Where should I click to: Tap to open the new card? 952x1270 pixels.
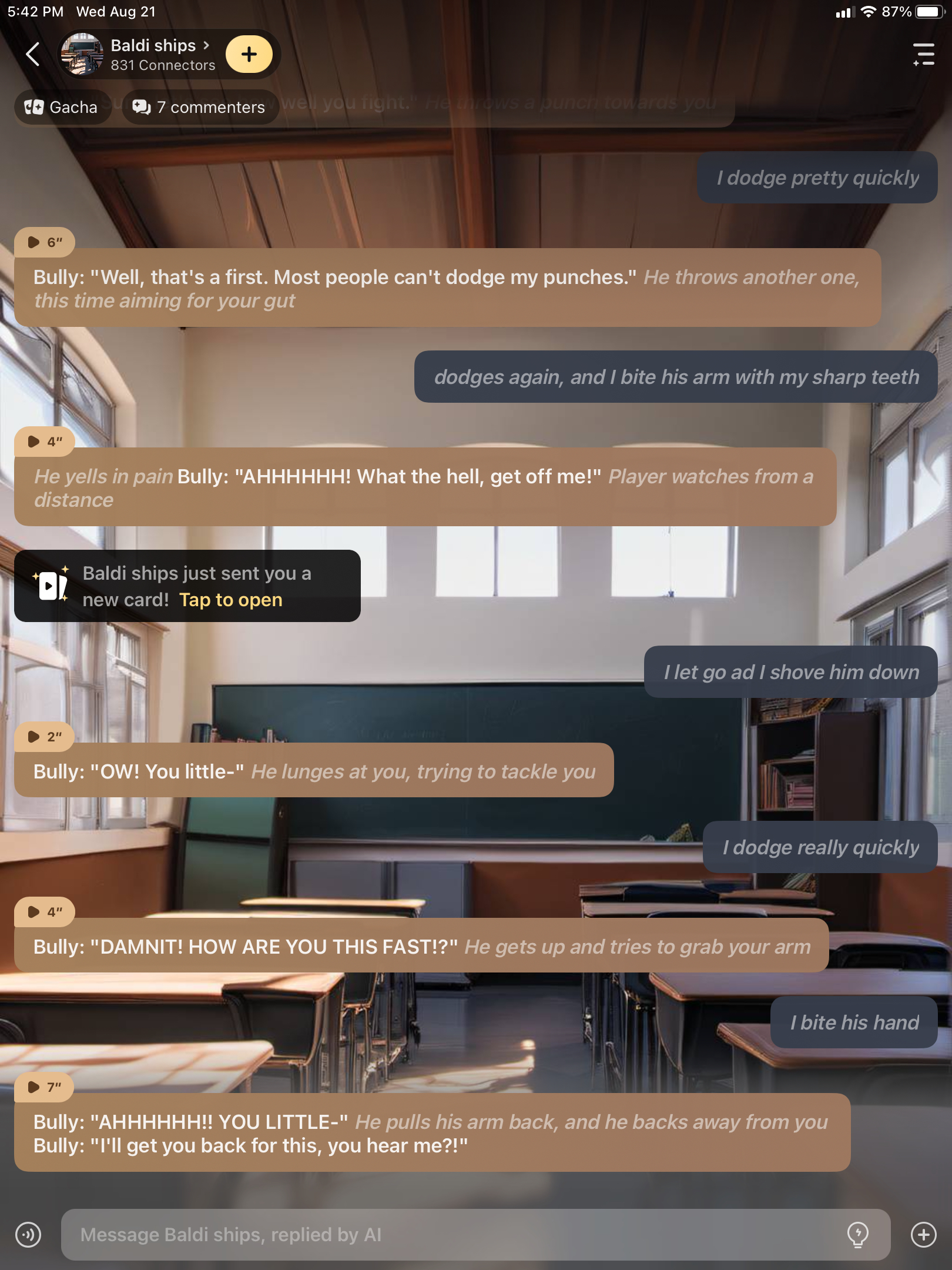point(230,600)
